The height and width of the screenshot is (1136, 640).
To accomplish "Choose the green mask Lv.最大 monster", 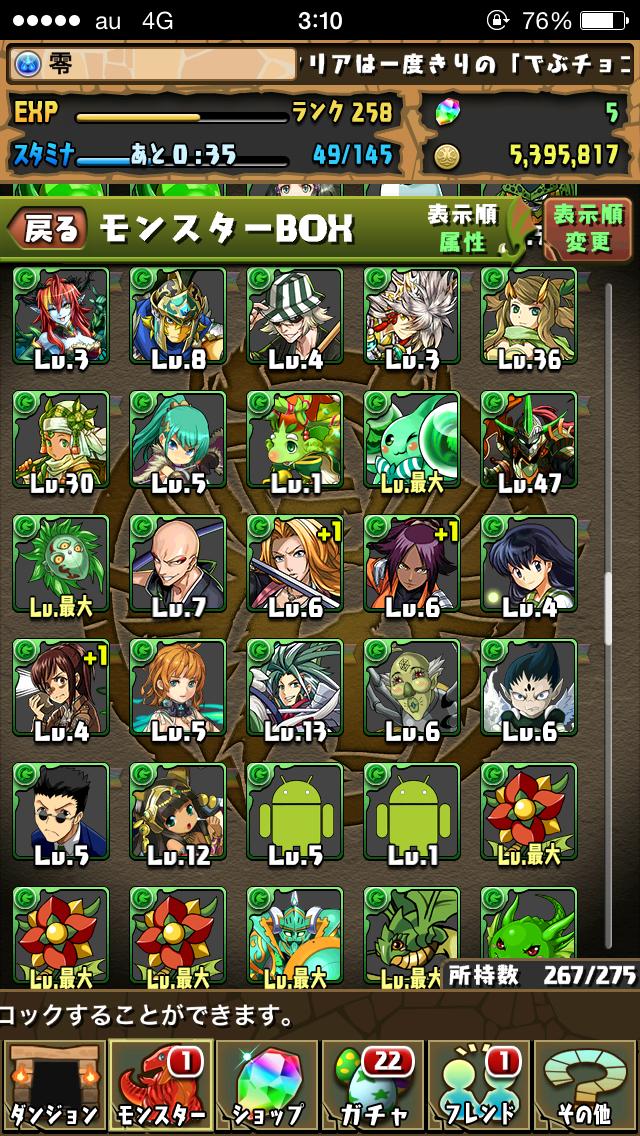I will pos(61,564).
